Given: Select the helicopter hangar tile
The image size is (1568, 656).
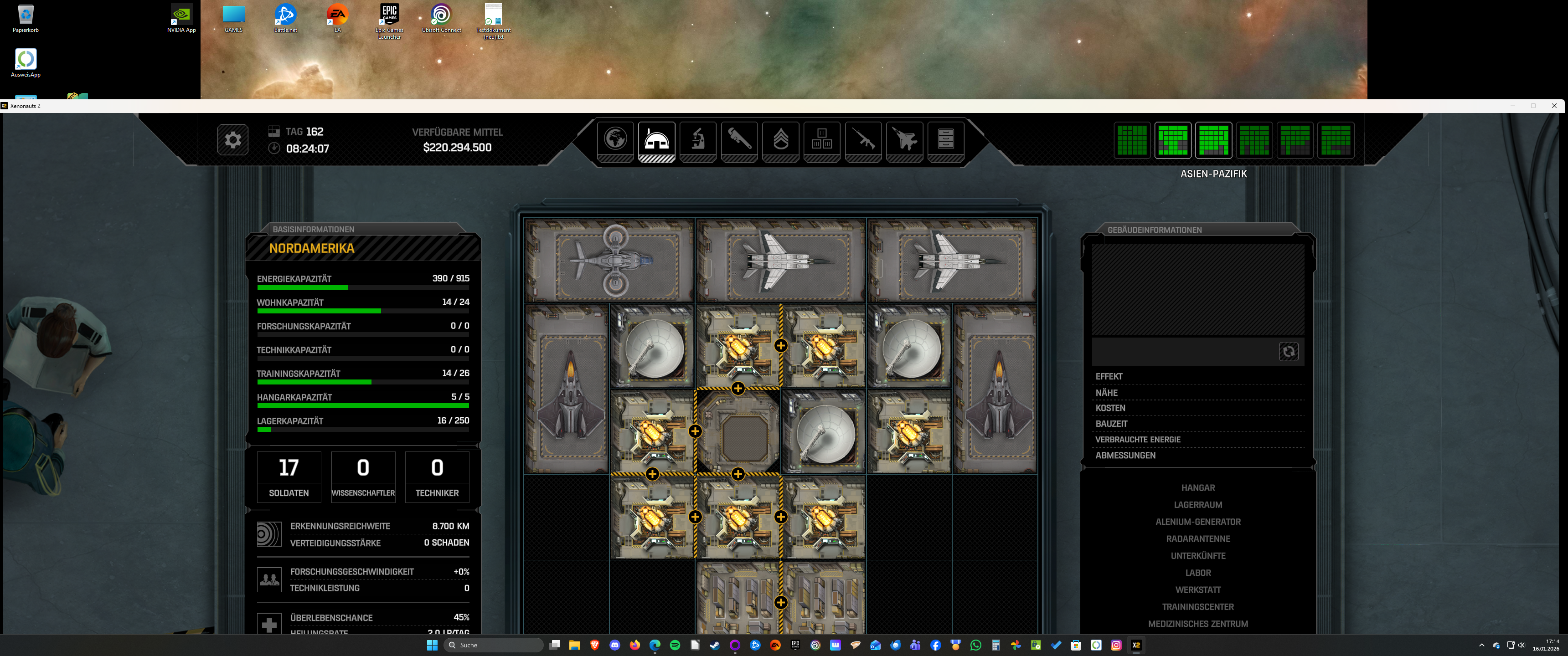Looking at the screenshot, I should pyautogui.click(x=609, y=261).
